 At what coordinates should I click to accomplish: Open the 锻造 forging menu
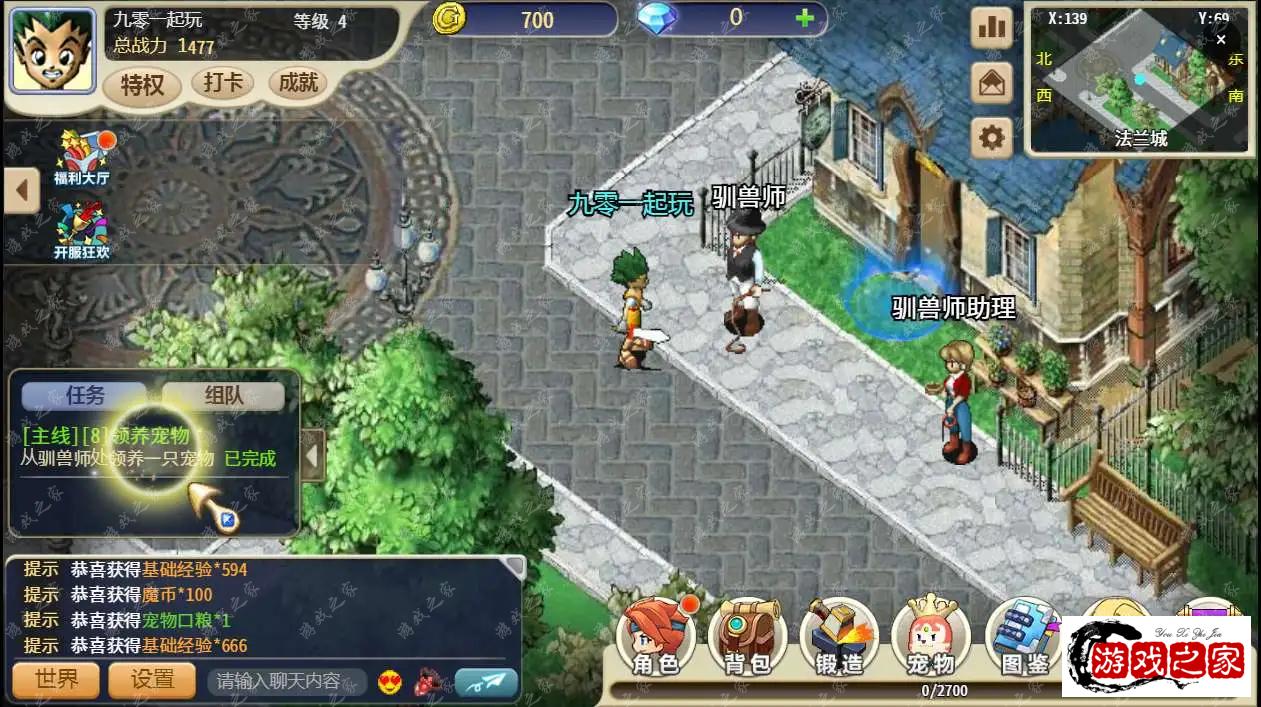tap(839, 636)
